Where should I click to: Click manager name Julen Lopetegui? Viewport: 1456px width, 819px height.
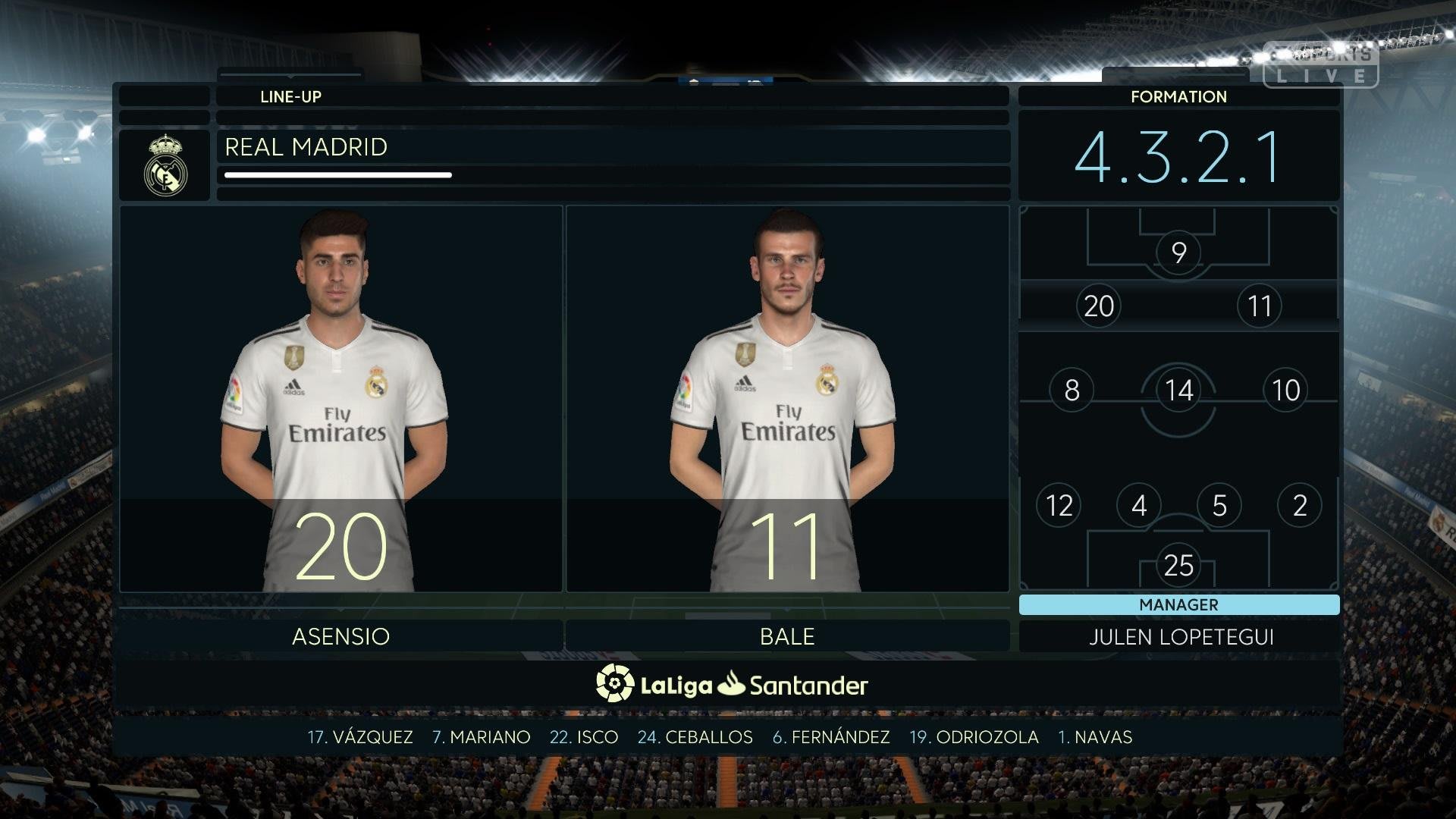[1181, 637]
